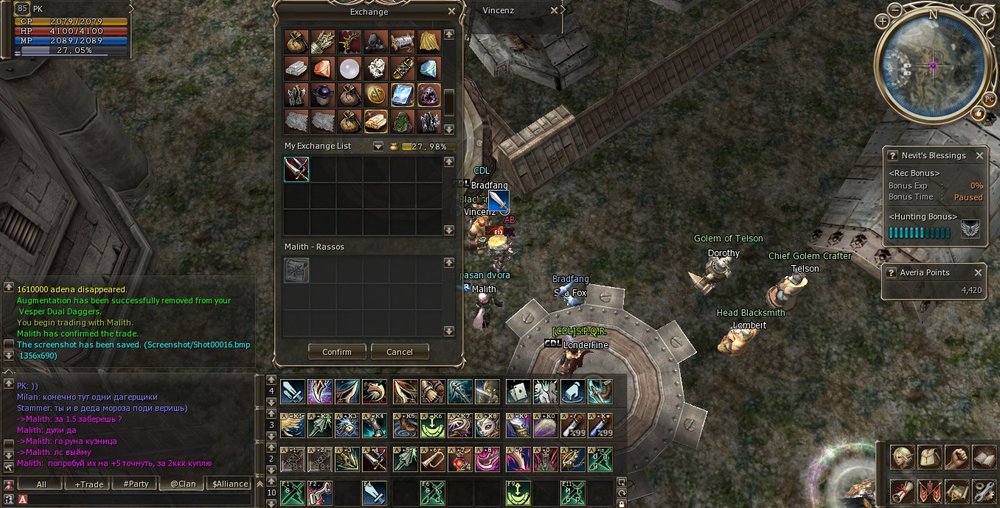1000x508 pixels.
Task: Select the dual daggers in My Exchange List
Action: click(x=296, y=169)
